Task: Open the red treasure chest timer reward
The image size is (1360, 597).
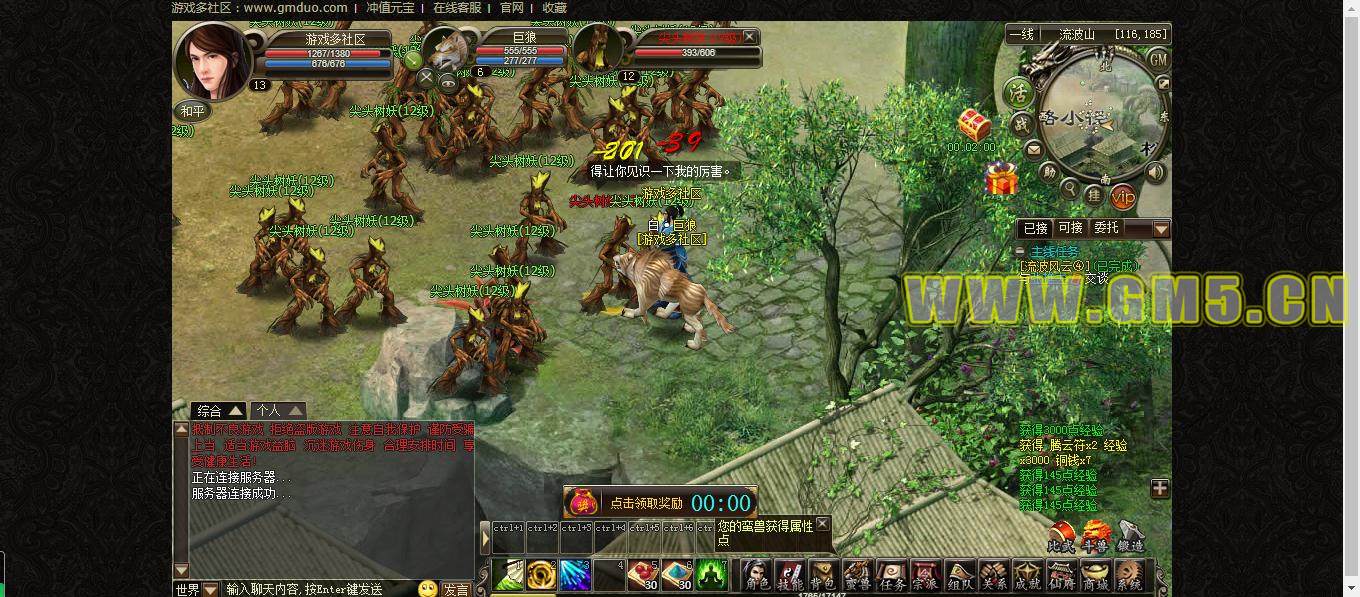Action: click(973, 126)
